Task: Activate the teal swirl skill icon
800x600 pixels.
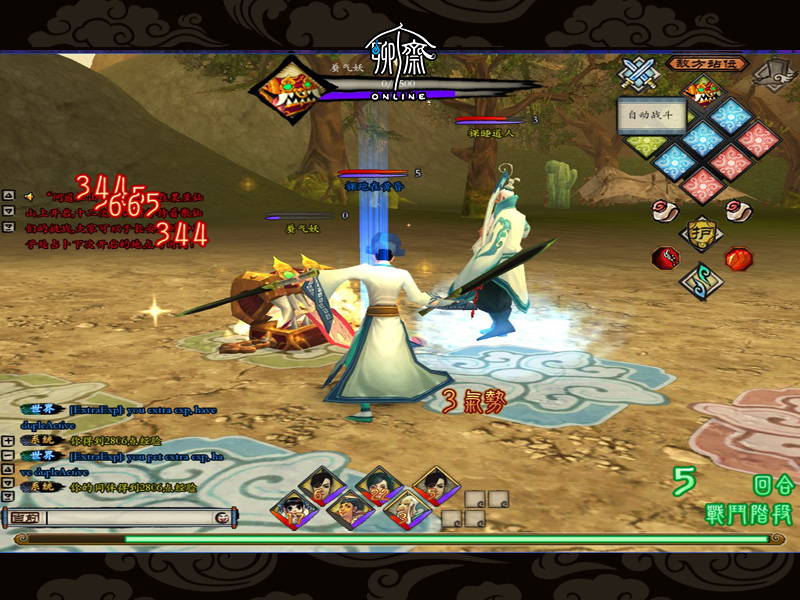Action: [700, 281]
